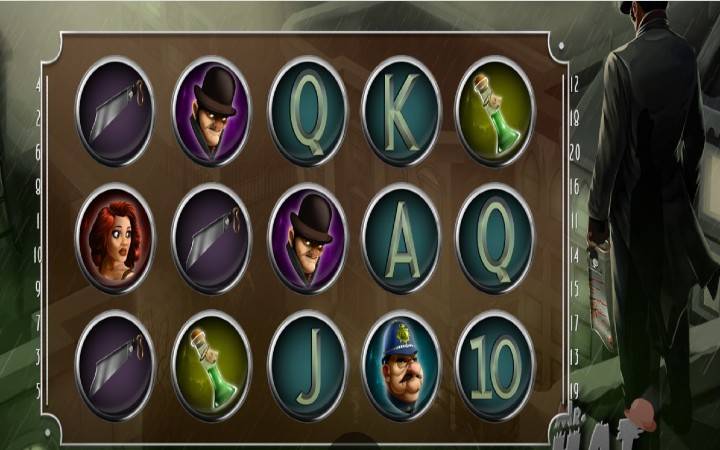The width and height of the screenshot is (720, 450).
Task: Choose payline number 6
Action: [38, 152]
